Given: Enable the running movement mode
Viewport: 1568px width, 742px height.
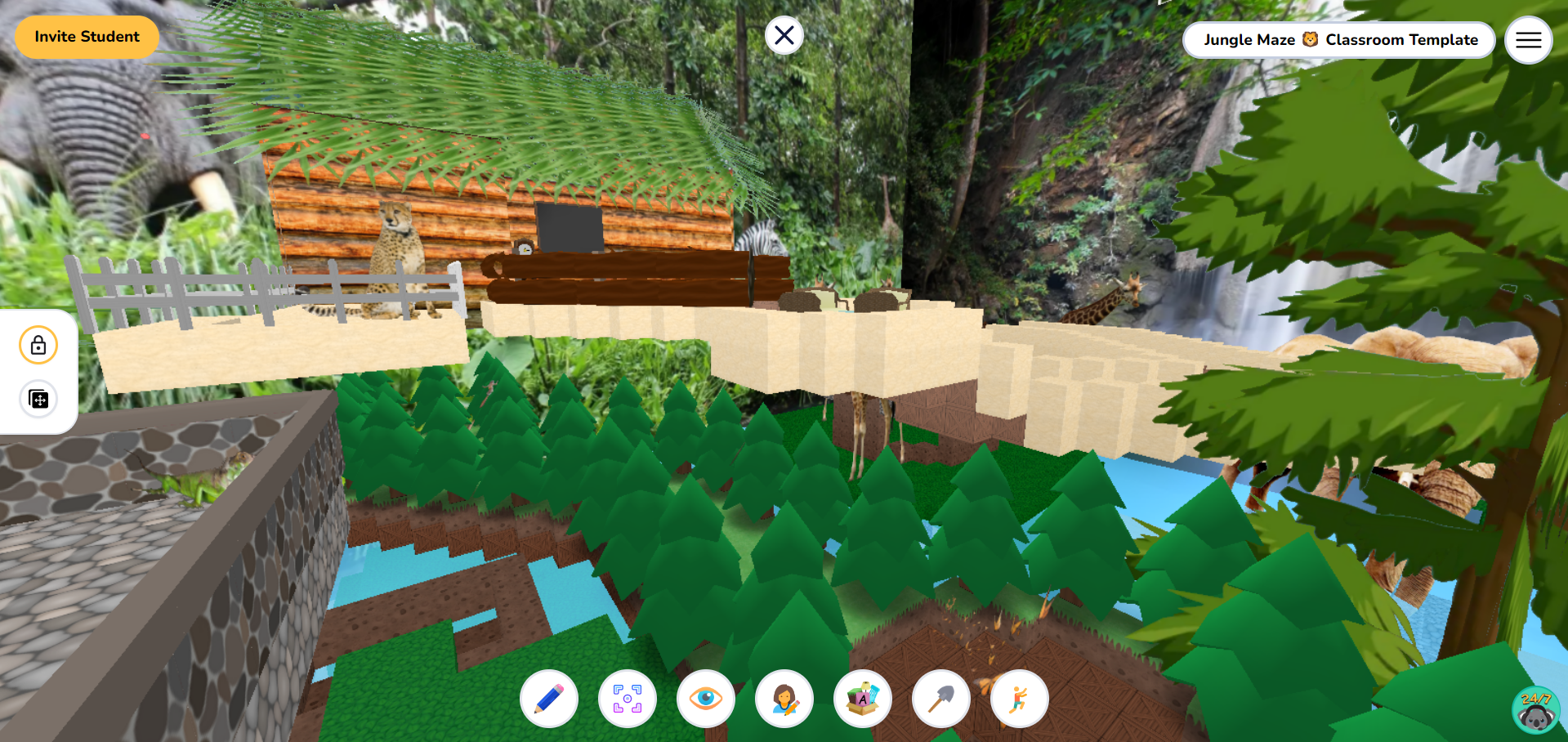Looking at the screenshot, I should coord(1019,699).
